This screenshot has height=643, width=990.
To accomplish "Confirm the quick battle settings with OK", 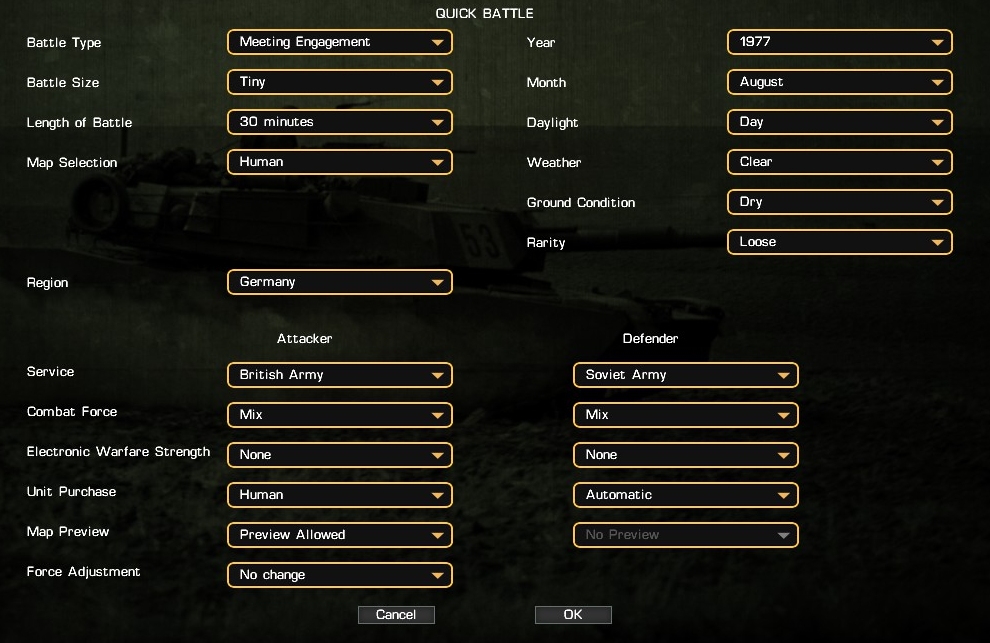I will 573,615.
